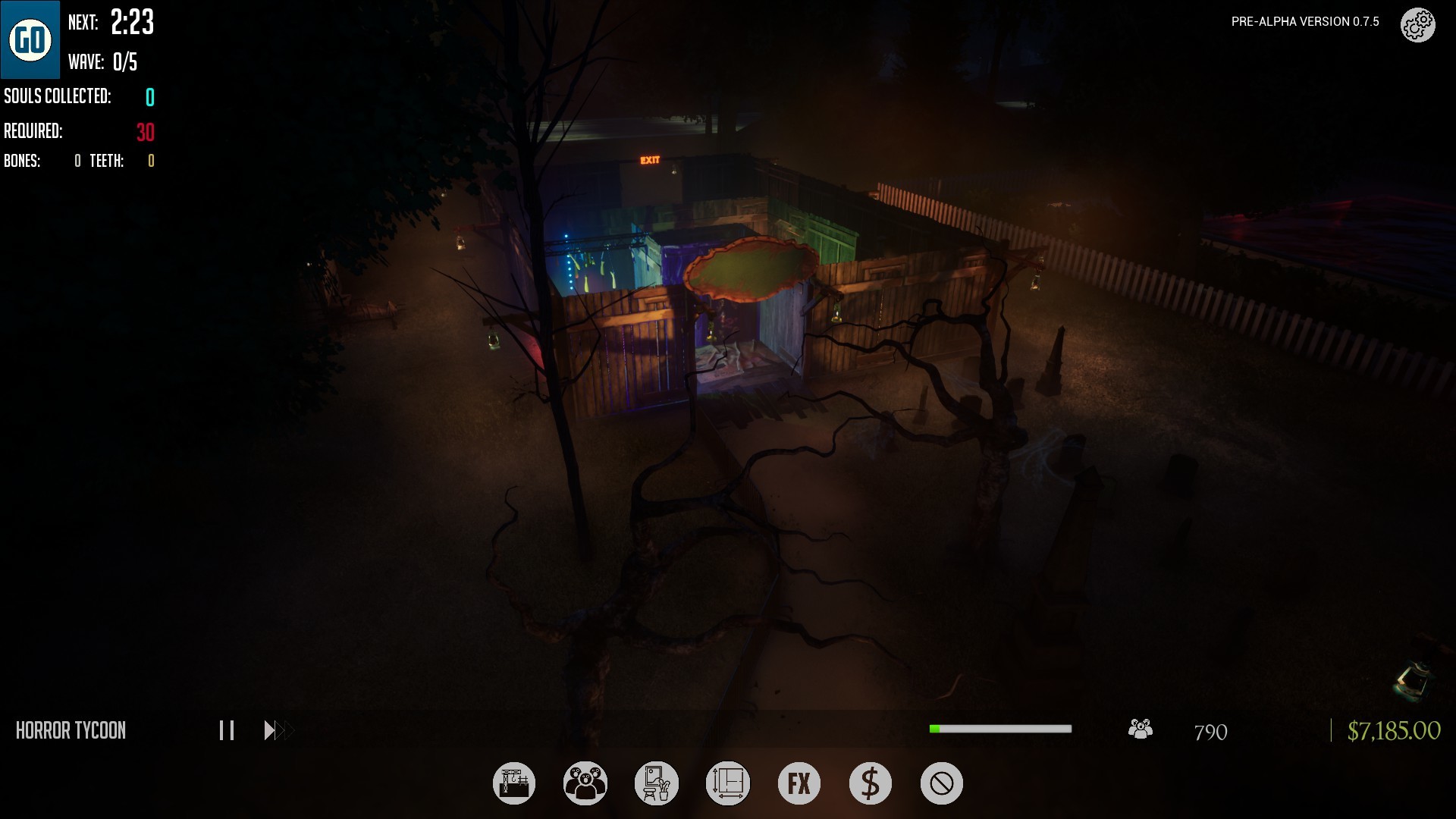The width and height of the screenshot is (1456, 819).
Task: Open the decorations menu
Action: point(657,783)
